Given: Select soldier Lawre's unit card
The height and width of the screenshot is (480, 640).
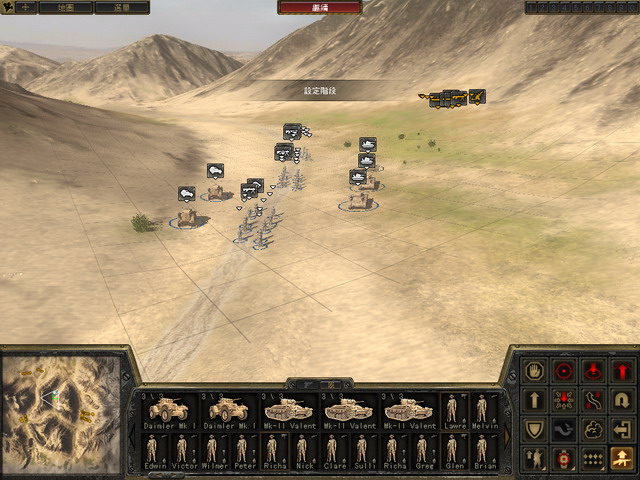Looking at the screenshot, I should [x=455, y=411].
